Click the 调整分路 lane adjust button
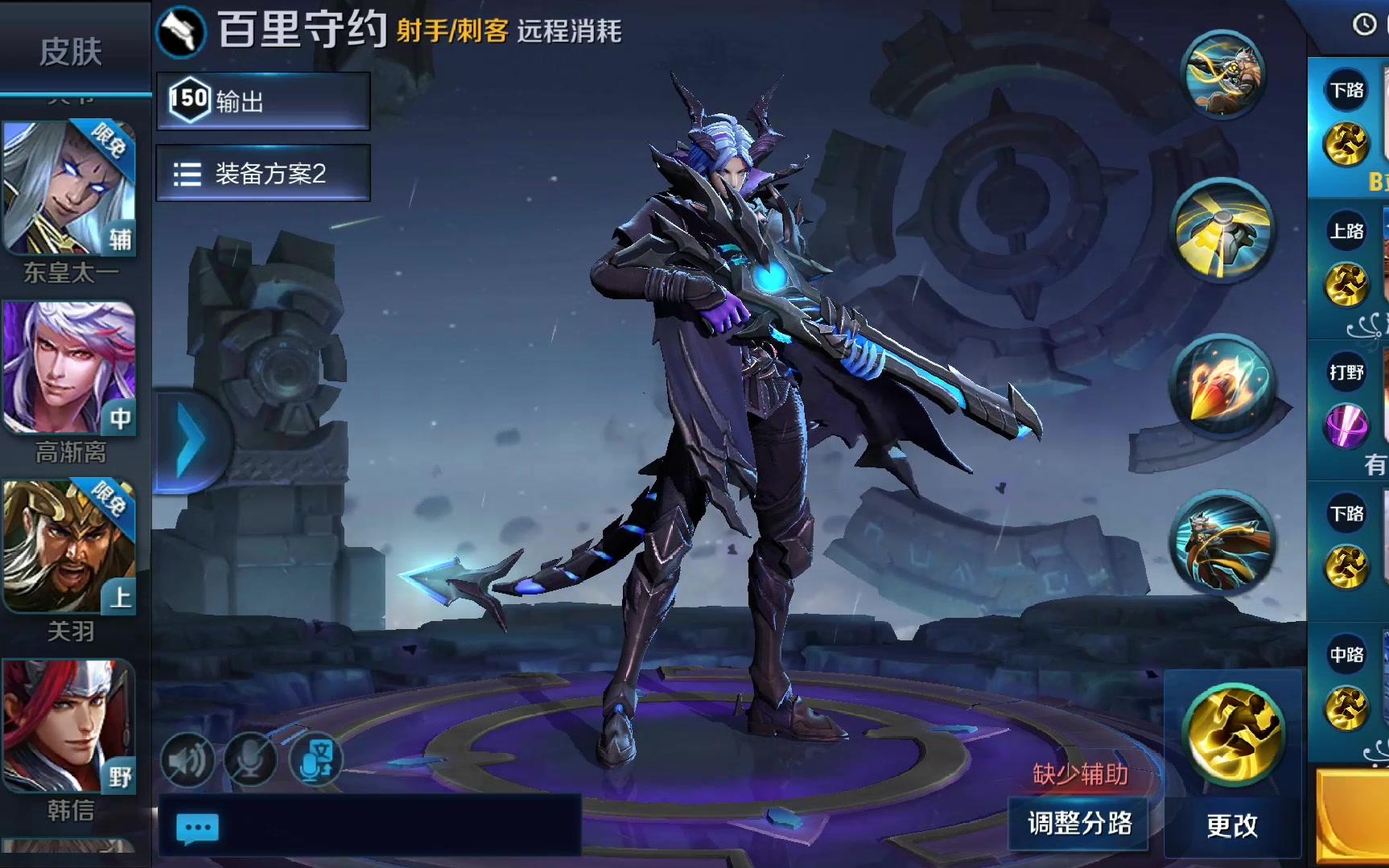This screenshot has height=868, width=1389. (x=1079, y=823)
